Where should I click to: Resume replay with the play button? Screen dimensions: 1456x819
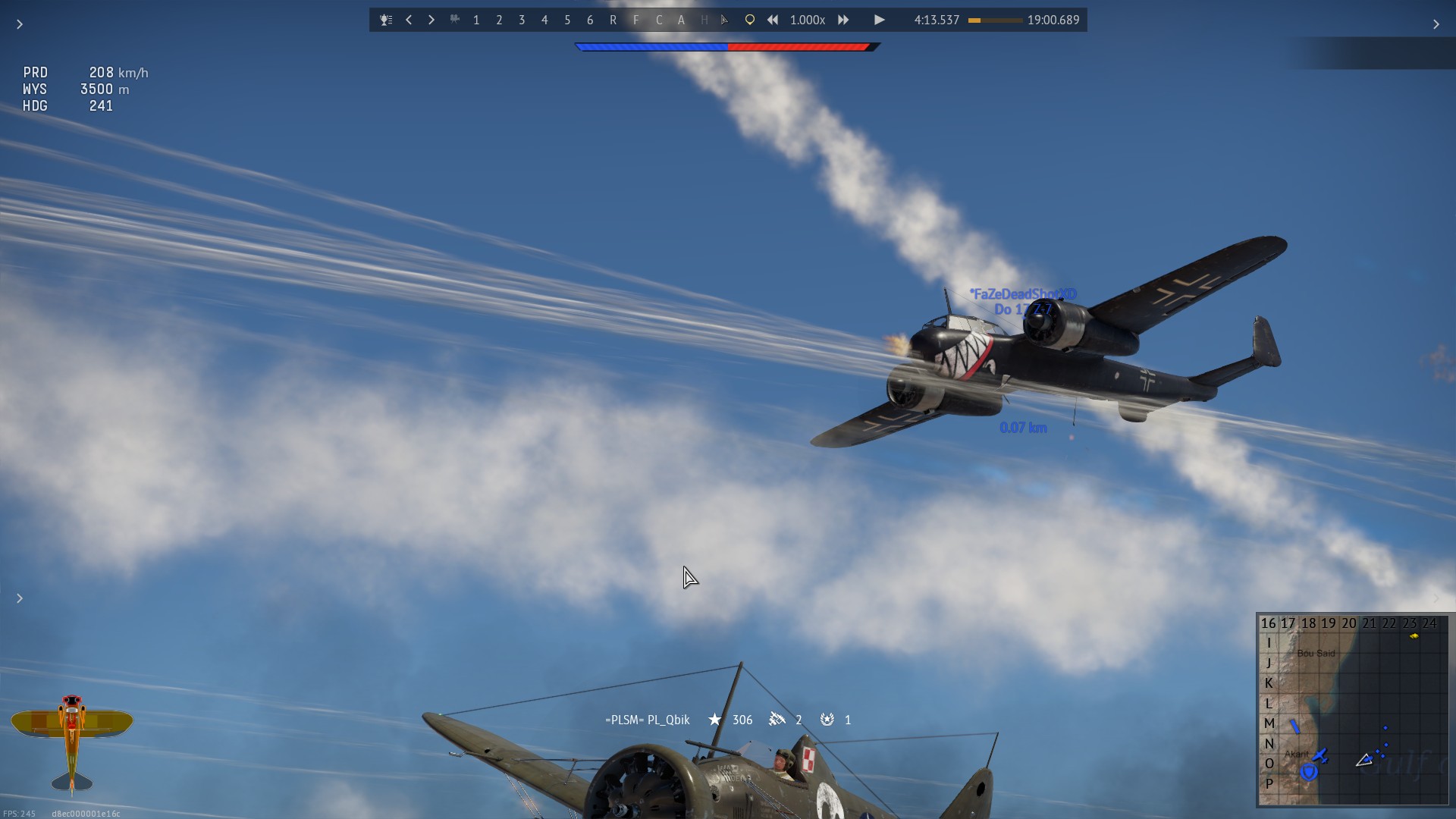(879, 20)
